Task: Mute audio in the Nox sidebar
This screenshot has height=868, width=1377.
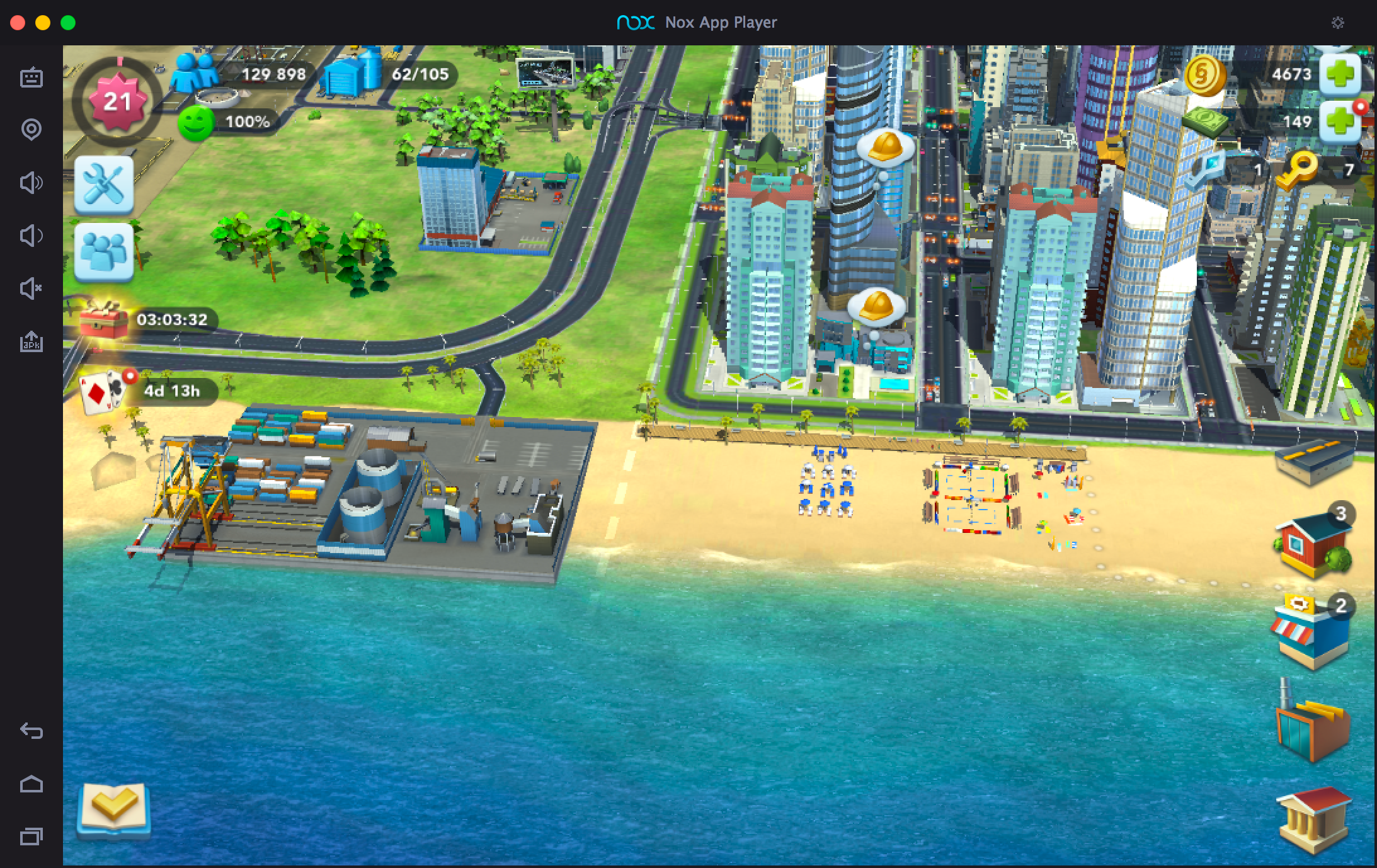Action: pyautogui.click(x=31, y=289)
